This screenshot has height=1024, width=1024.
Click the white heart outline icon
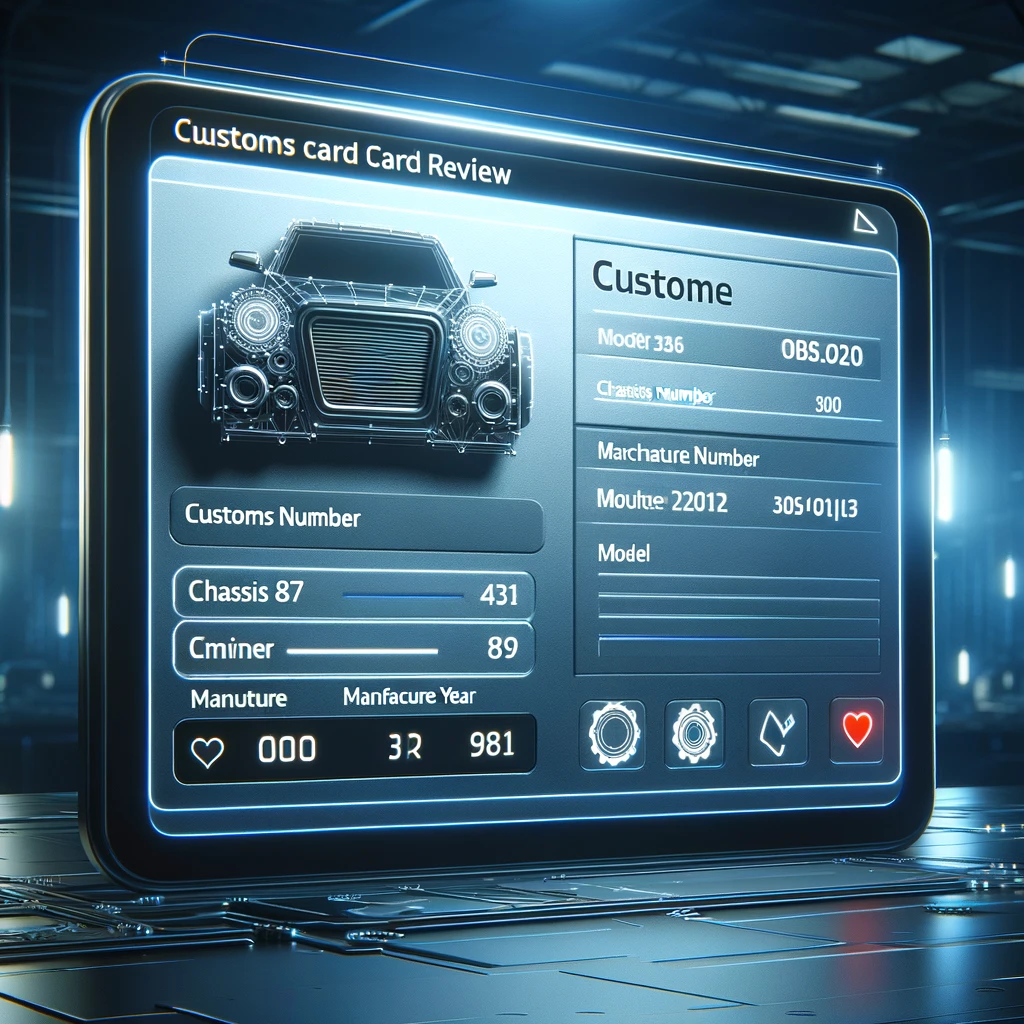point(206,749)
